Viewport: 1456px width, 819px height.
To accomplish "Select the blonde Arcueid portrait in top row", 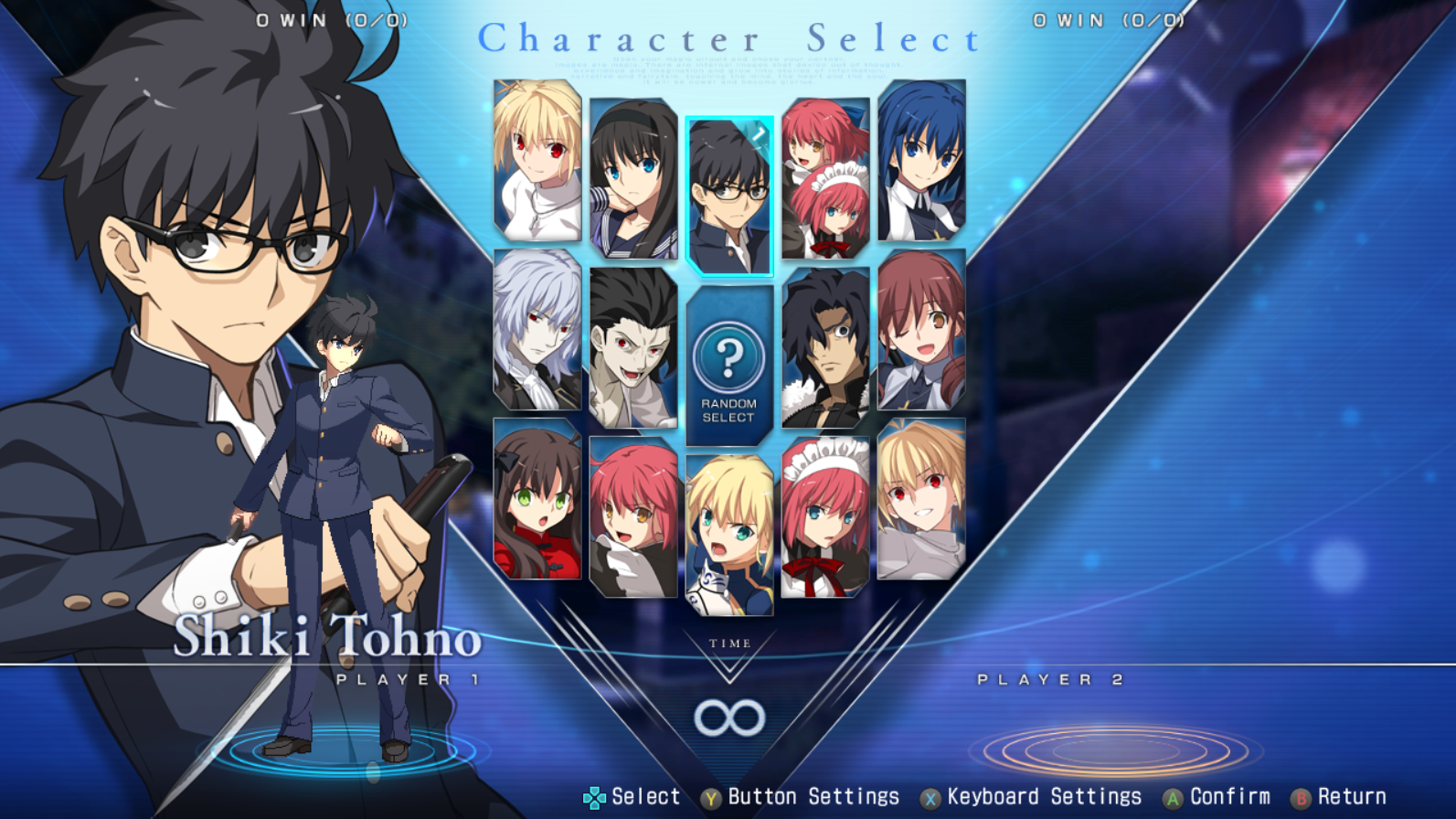I will pos(535,158).
